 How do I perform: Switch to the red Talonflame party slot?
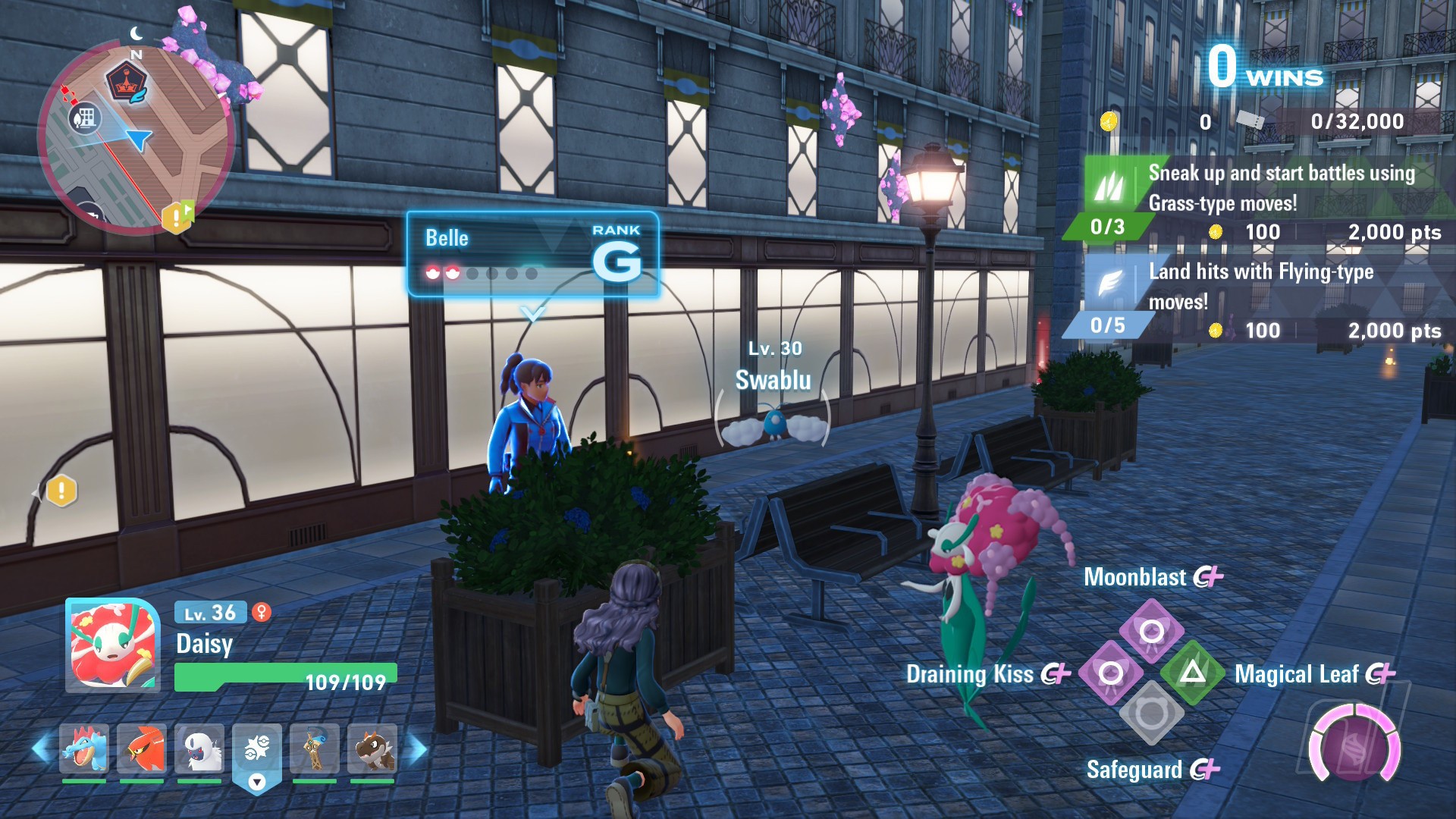[142, 748]
